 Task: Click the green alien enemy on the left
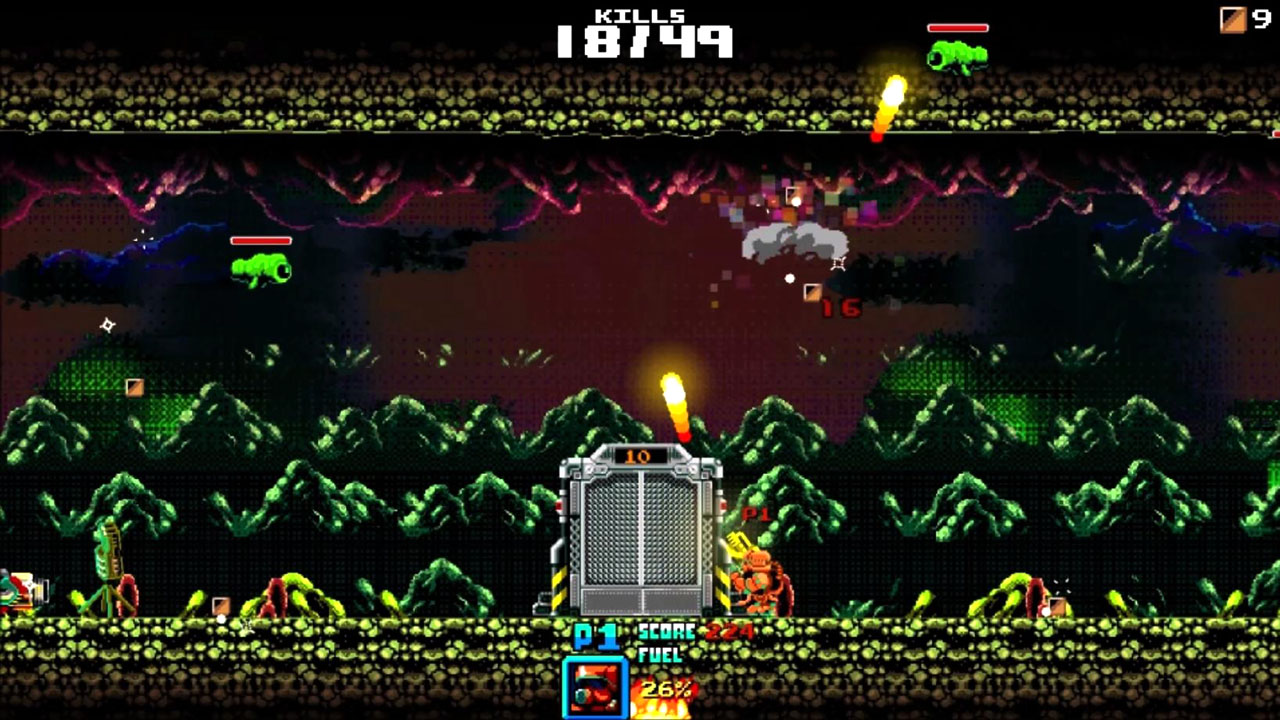point(262,269)
